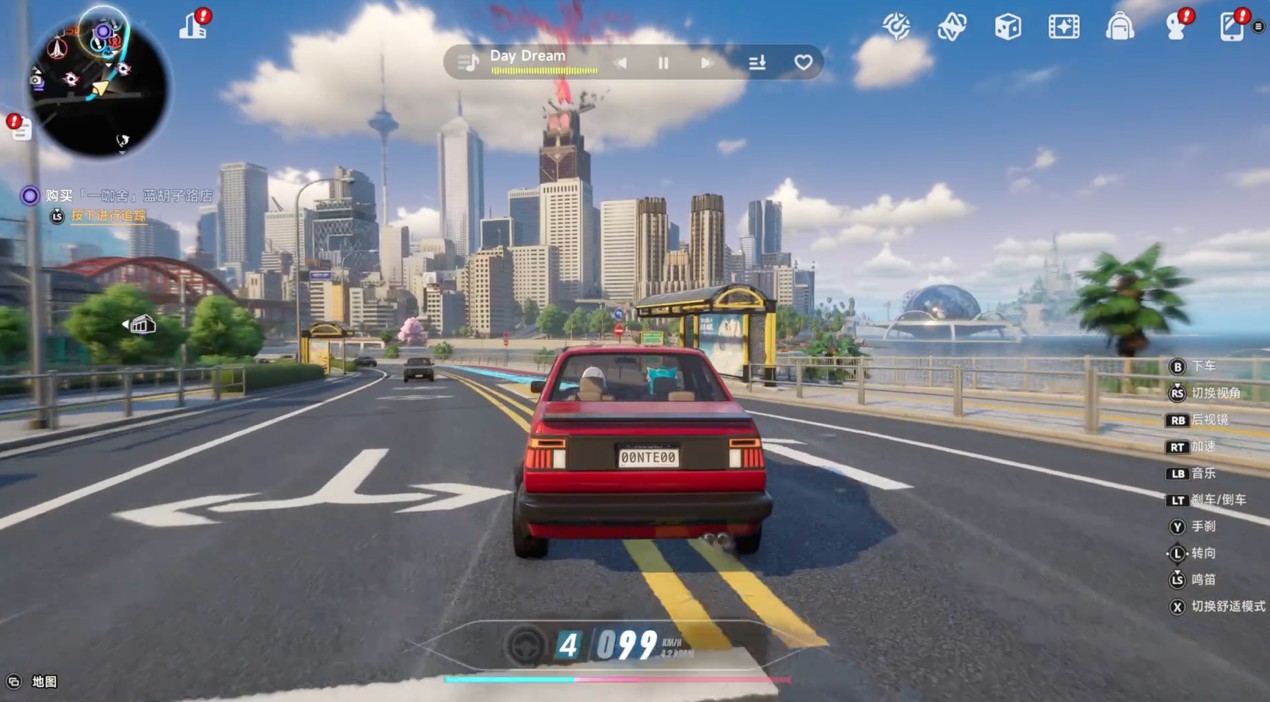Open the music playlist icon
Screen dimensions: 1270x702
[x=467, y=62]
